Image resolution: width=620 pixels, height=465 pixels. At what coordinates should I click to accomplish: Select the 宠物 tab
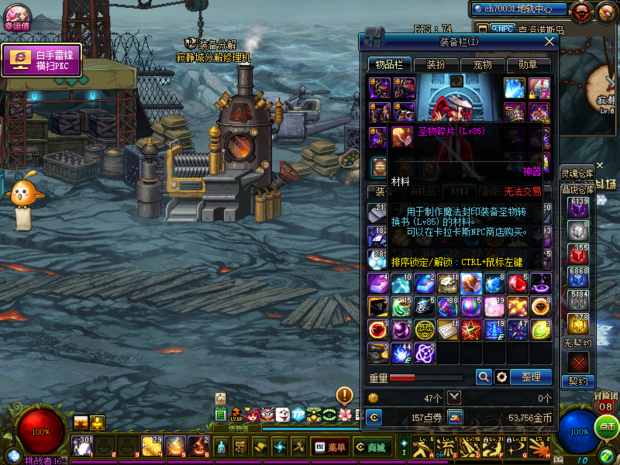point(481,64)
